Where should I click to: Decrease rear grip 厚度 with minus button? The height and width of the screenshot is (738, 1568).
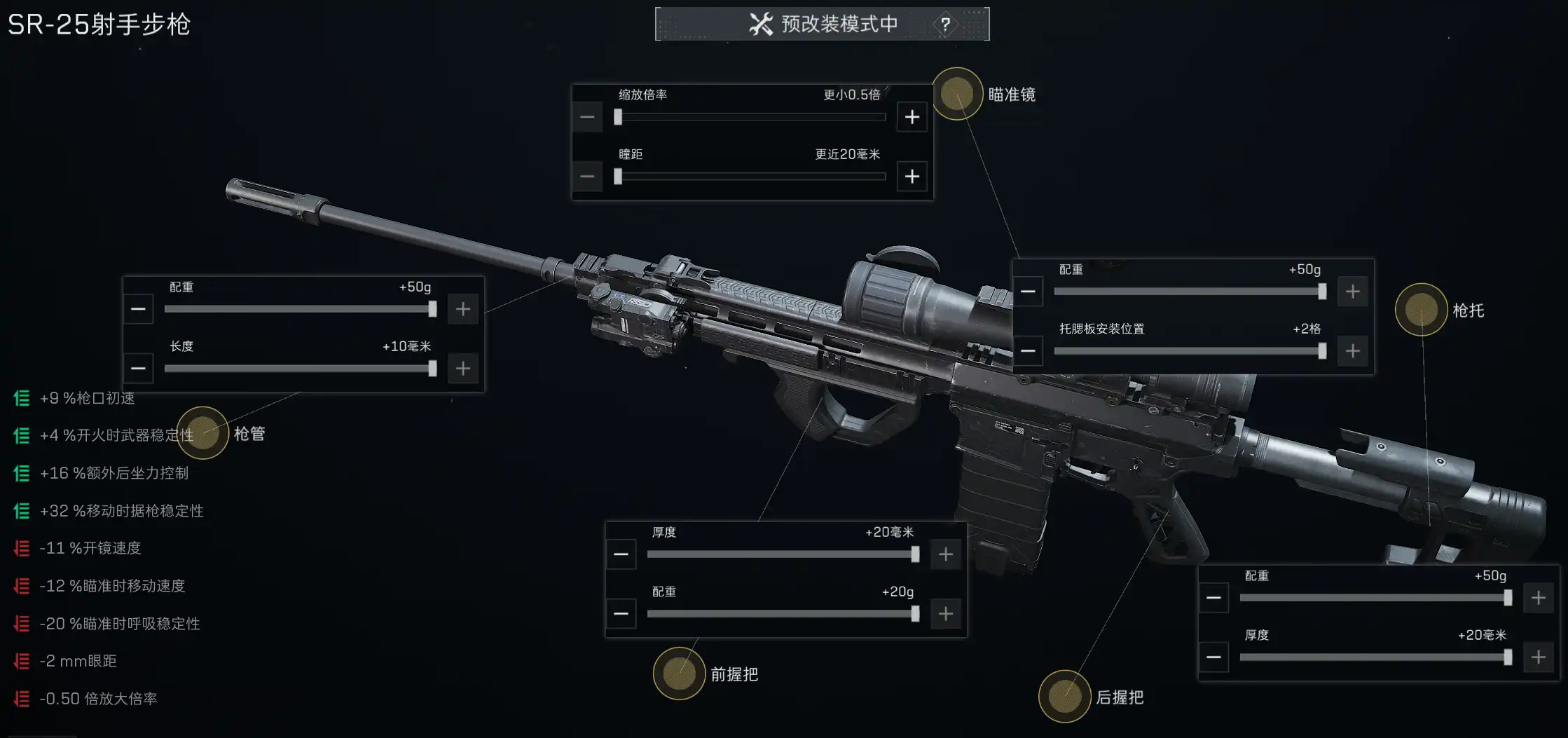tap(1213, 657)
